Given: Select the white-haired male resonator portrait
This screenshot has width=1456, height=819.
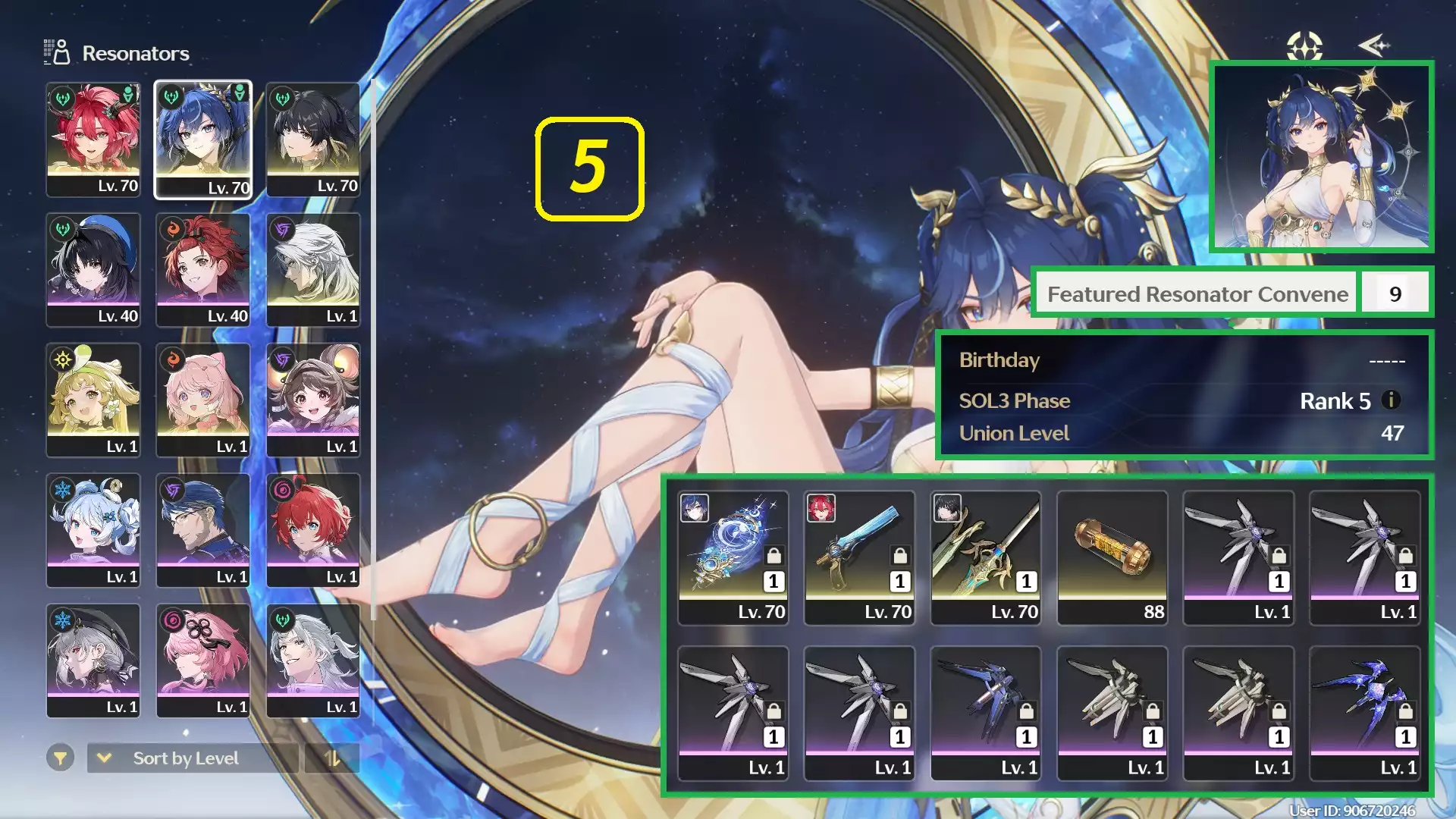Looking at the screenshot, I should point(313,270).
